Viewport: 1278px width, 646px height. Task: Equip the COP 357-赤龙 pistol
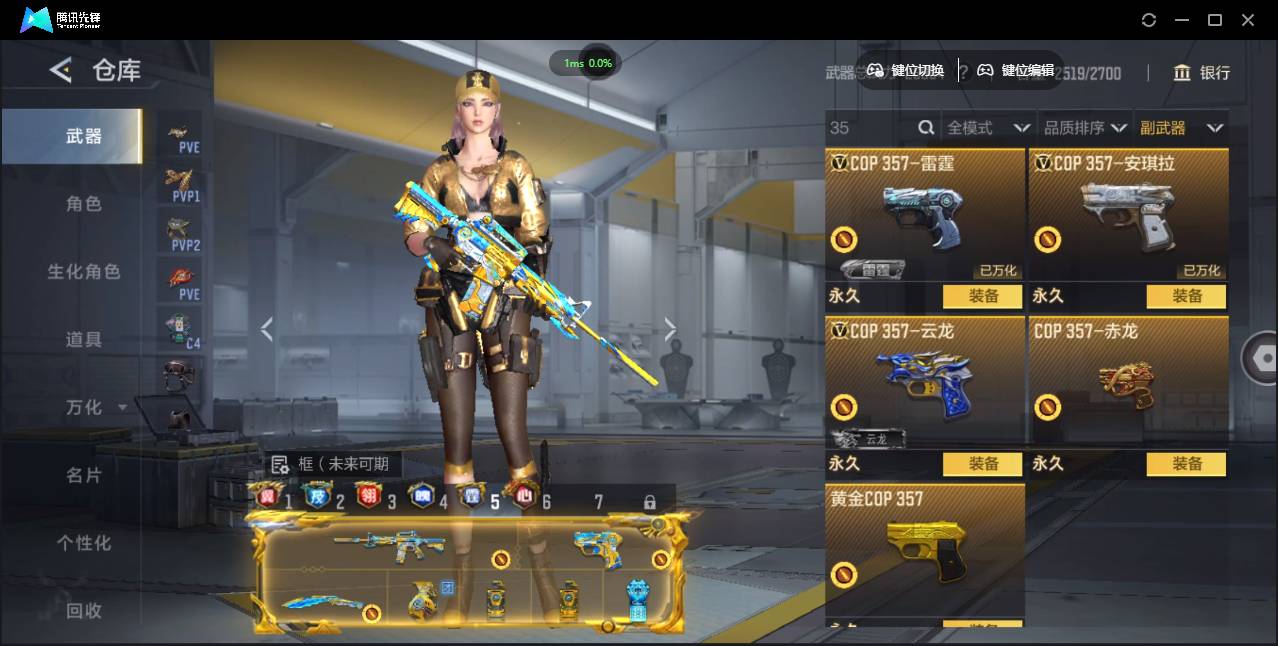[1186, 464]
